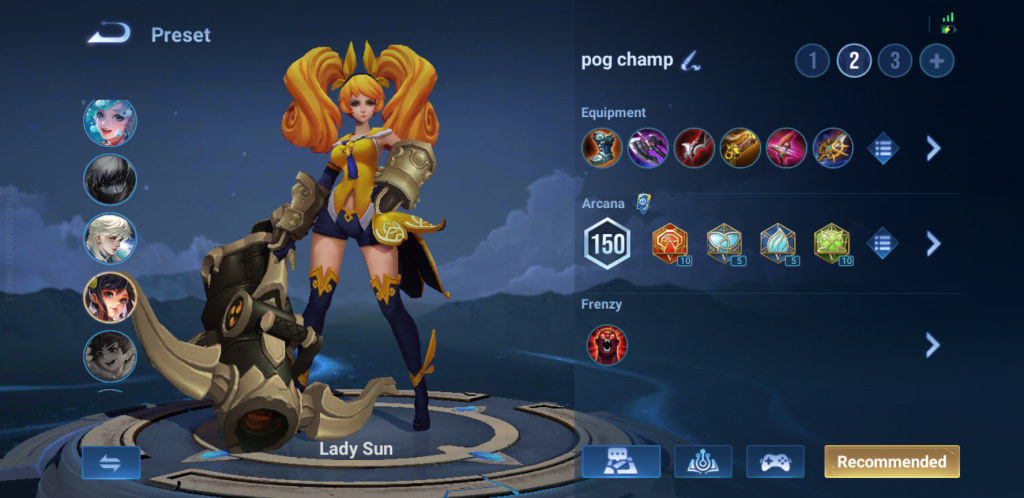The image size is (1024, 498).
Task: Click the Recommended button
Action: pyautogui.click(x=891, y=462)
